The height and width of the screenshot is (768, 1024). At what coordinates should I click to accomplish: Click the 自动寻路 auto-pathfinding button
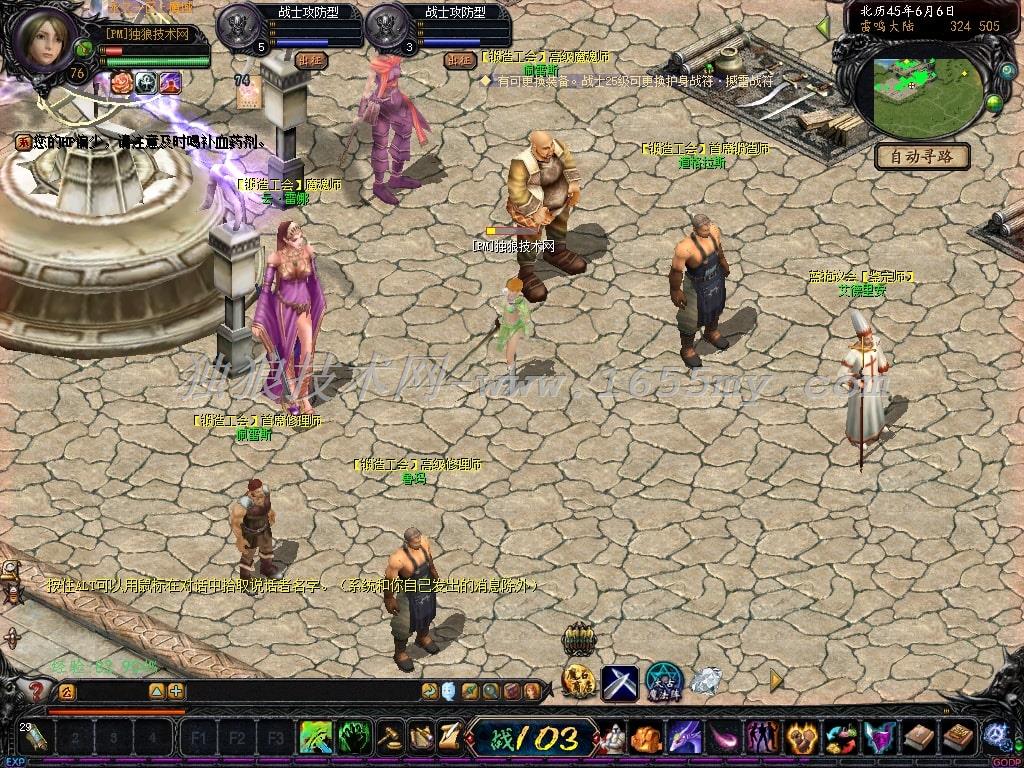921,156
